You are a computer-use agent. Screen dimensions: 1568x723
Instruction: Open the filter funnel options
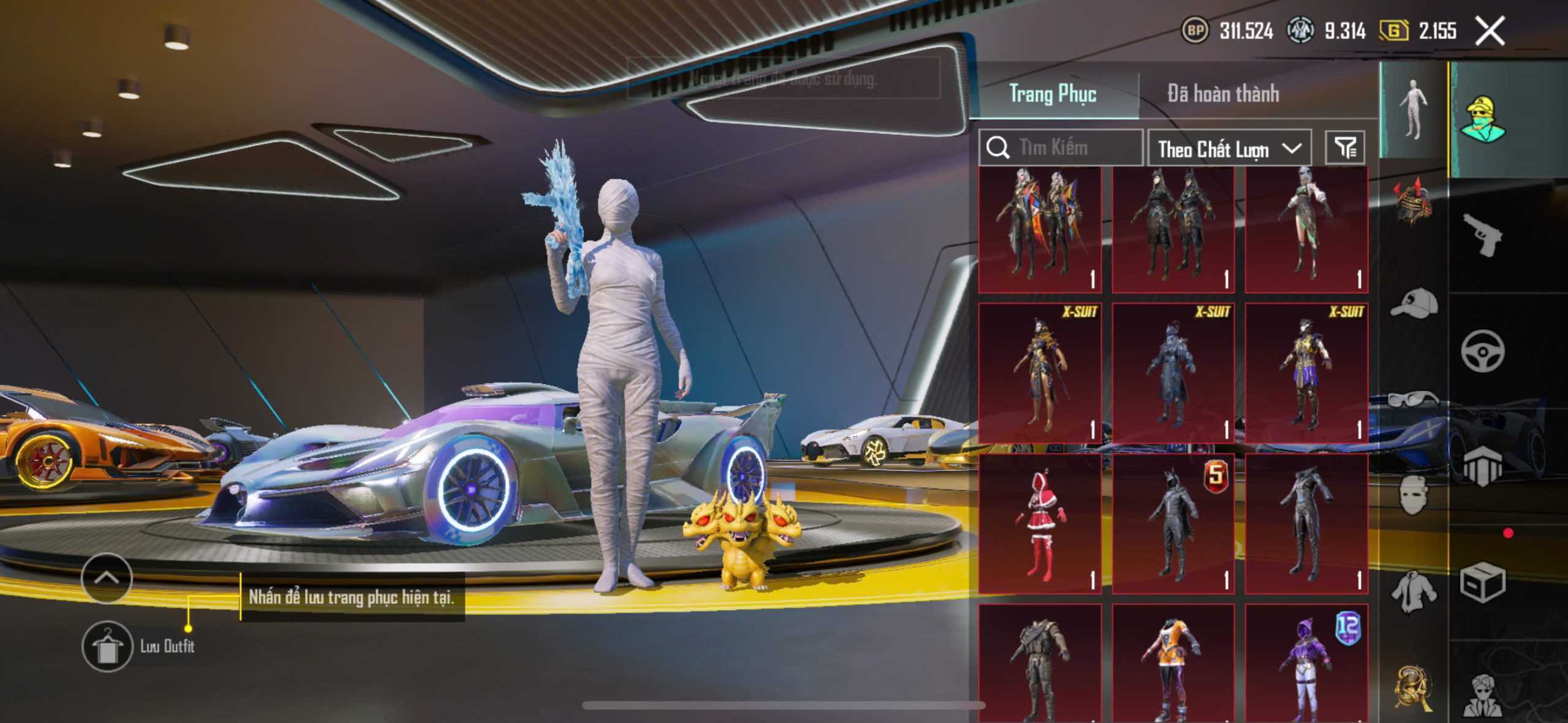click(1345, 148)
